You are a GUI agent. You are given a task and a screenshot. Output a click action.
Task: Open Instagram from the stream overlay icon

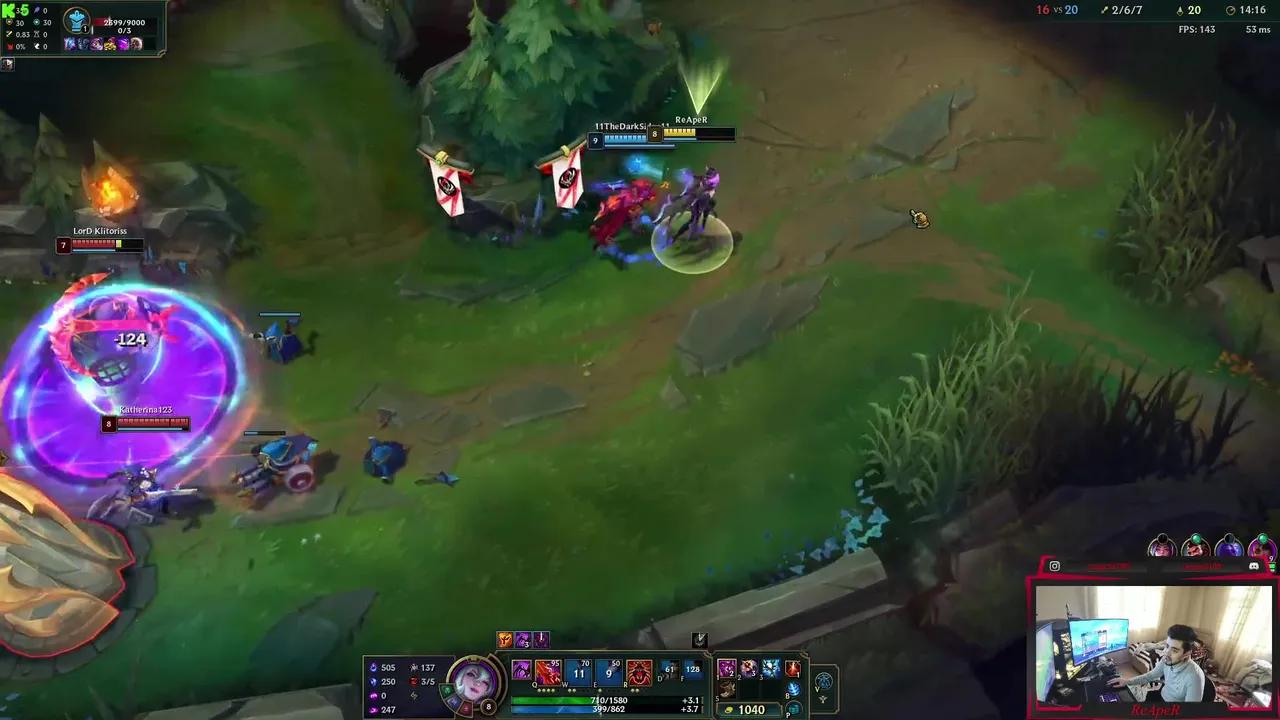(1055, 566)
